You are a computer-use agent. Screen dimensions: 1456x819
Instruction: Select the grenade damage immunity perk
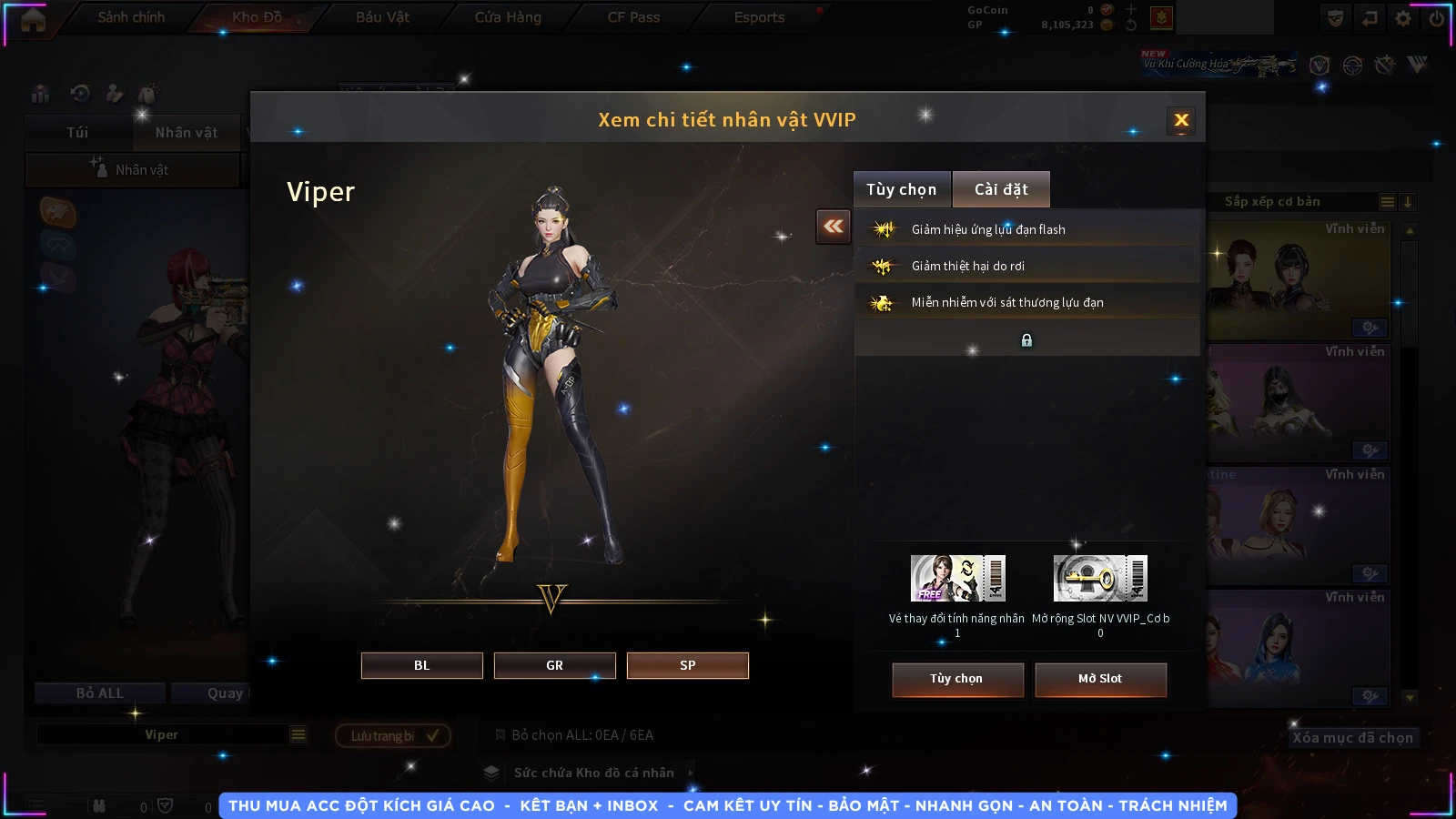tap(1026, 302)
